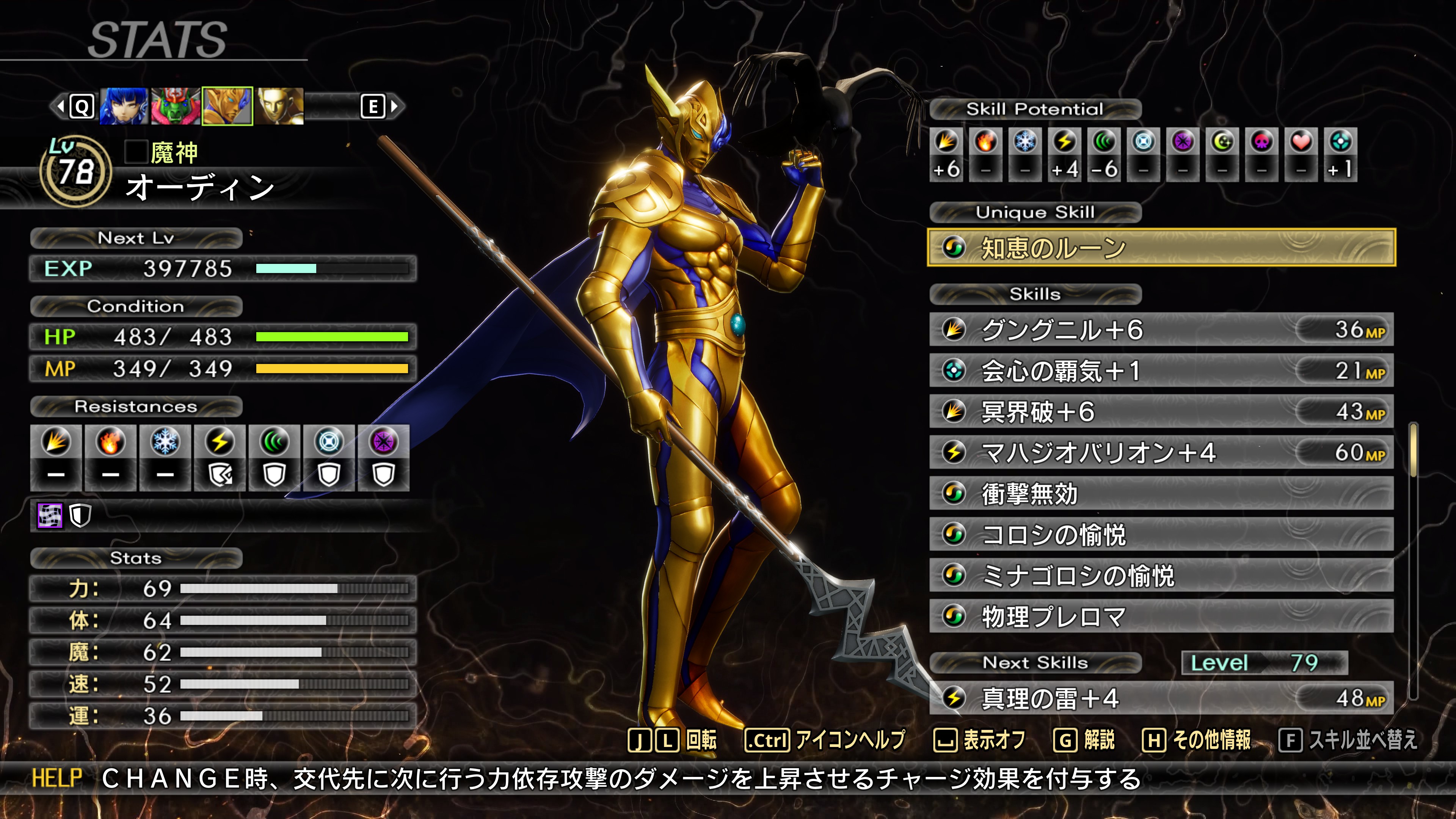Click the right arrow to cycle to the next demon
This screenshot has height=819, width=1456.
[394, 106]
